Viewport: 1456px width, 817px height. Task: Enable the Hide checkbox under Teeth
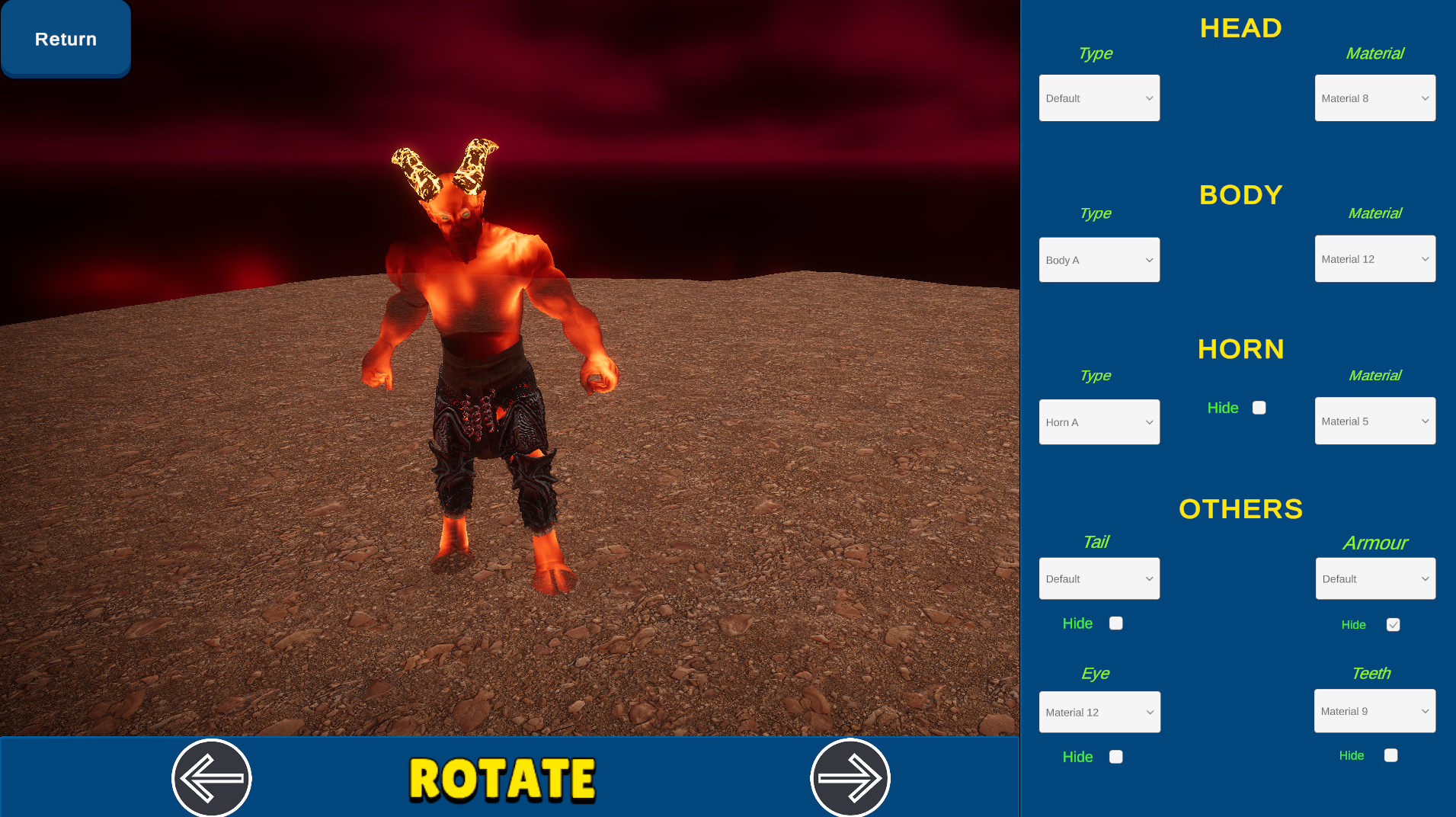pos(1390,755)
